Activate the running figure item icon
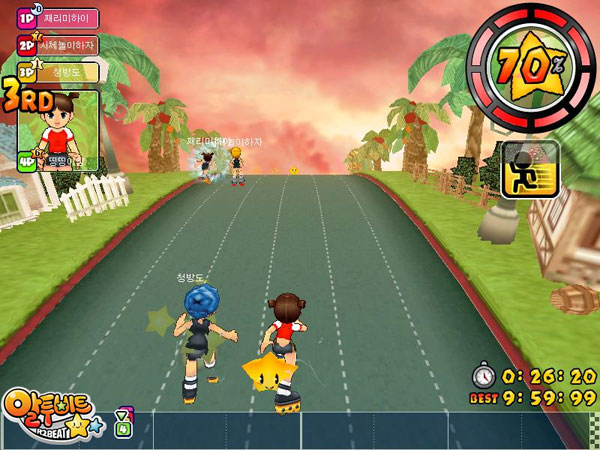Image resolution: width=600 pixels, height=450 pixels. (x=523, y=168)
